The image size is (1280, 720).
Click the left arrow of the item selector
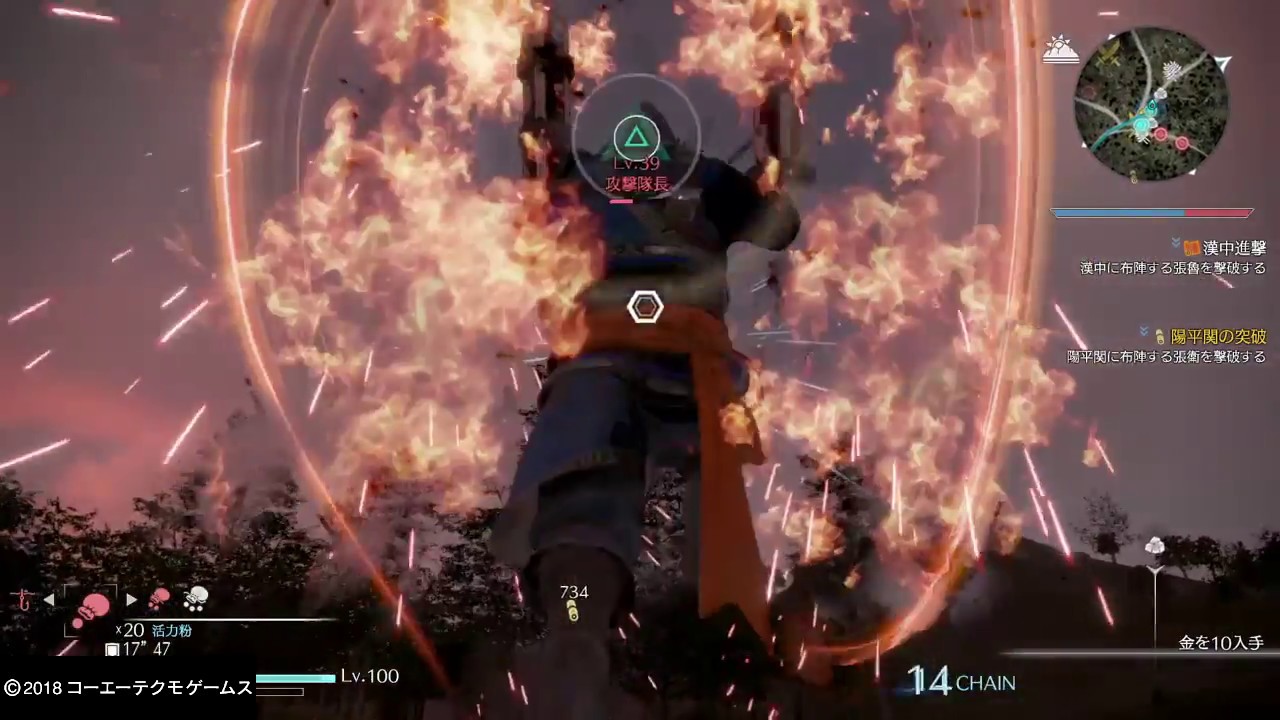(x=48, y=600)
